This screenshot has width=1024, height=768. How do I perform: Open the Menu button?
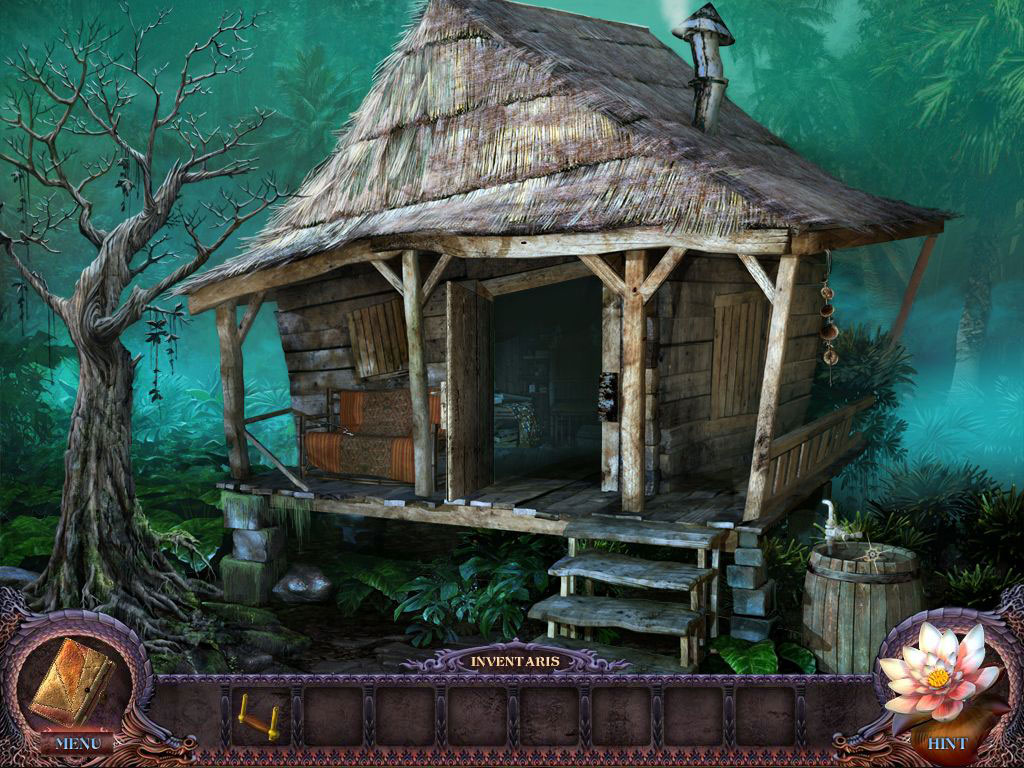click(x=76, y=743)
